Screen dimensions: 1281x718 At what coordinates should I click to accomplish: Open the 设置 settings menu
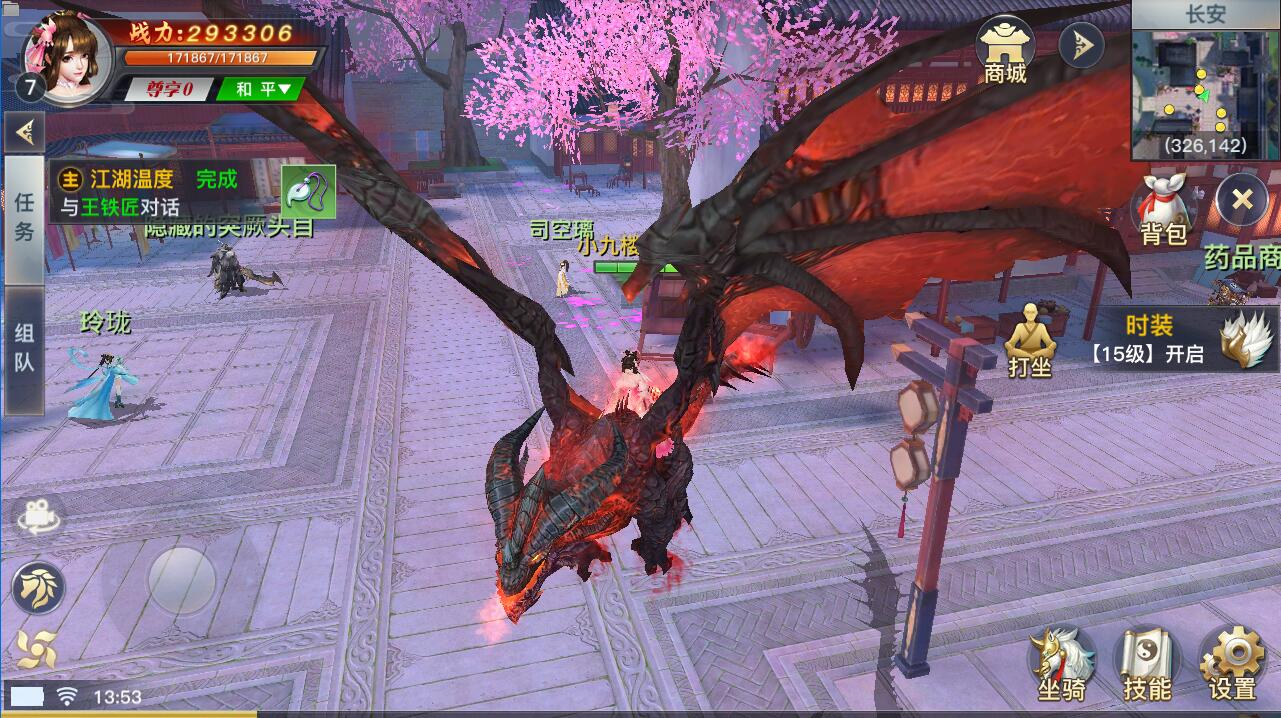pyautogui.click(x=1231, y=663)
